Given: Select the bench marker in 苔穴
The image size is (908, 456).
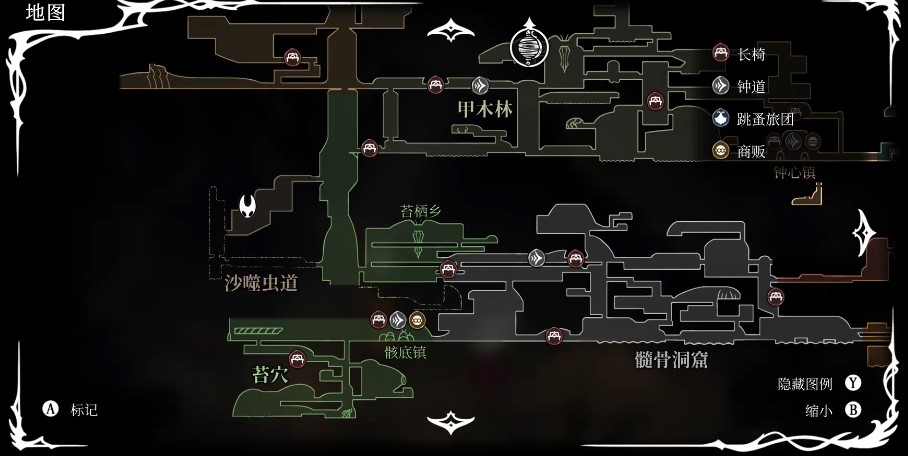Looking at the screenshot, I should tap(297, 359).
